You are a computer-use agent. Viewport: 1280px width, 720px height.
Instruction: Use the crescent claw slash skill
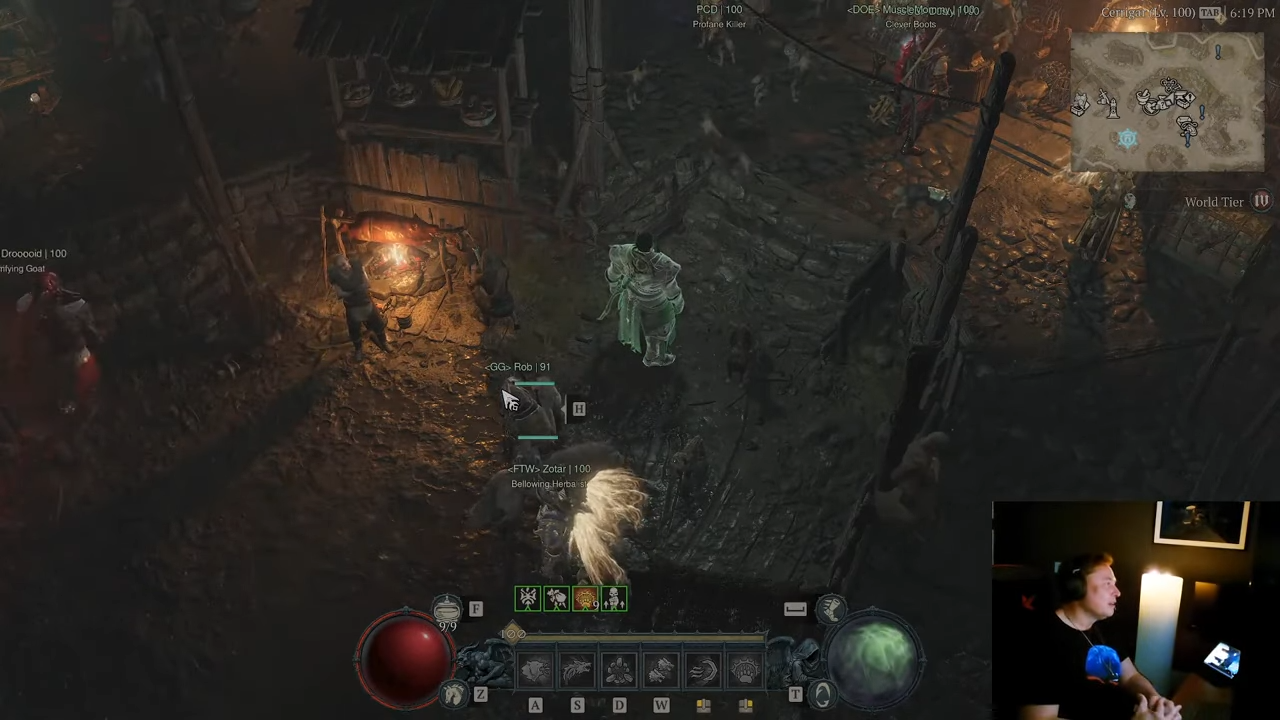[x=703, y=670]
